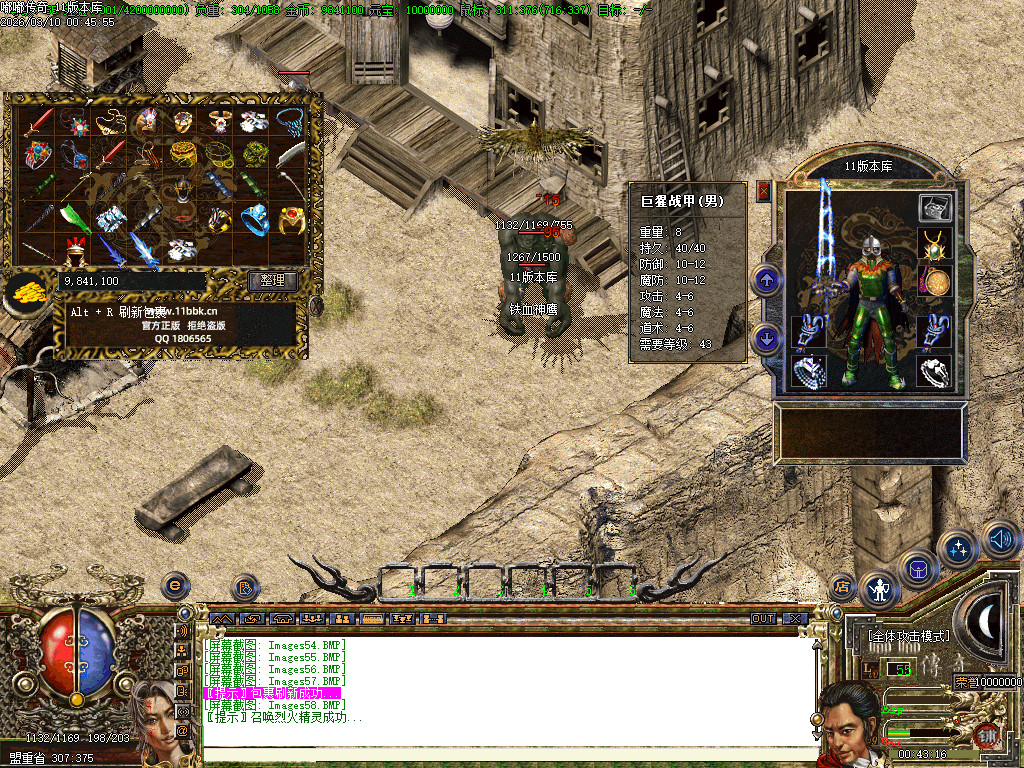Select the red-plumed golden helmet in the bag

(x=74, y=249)
